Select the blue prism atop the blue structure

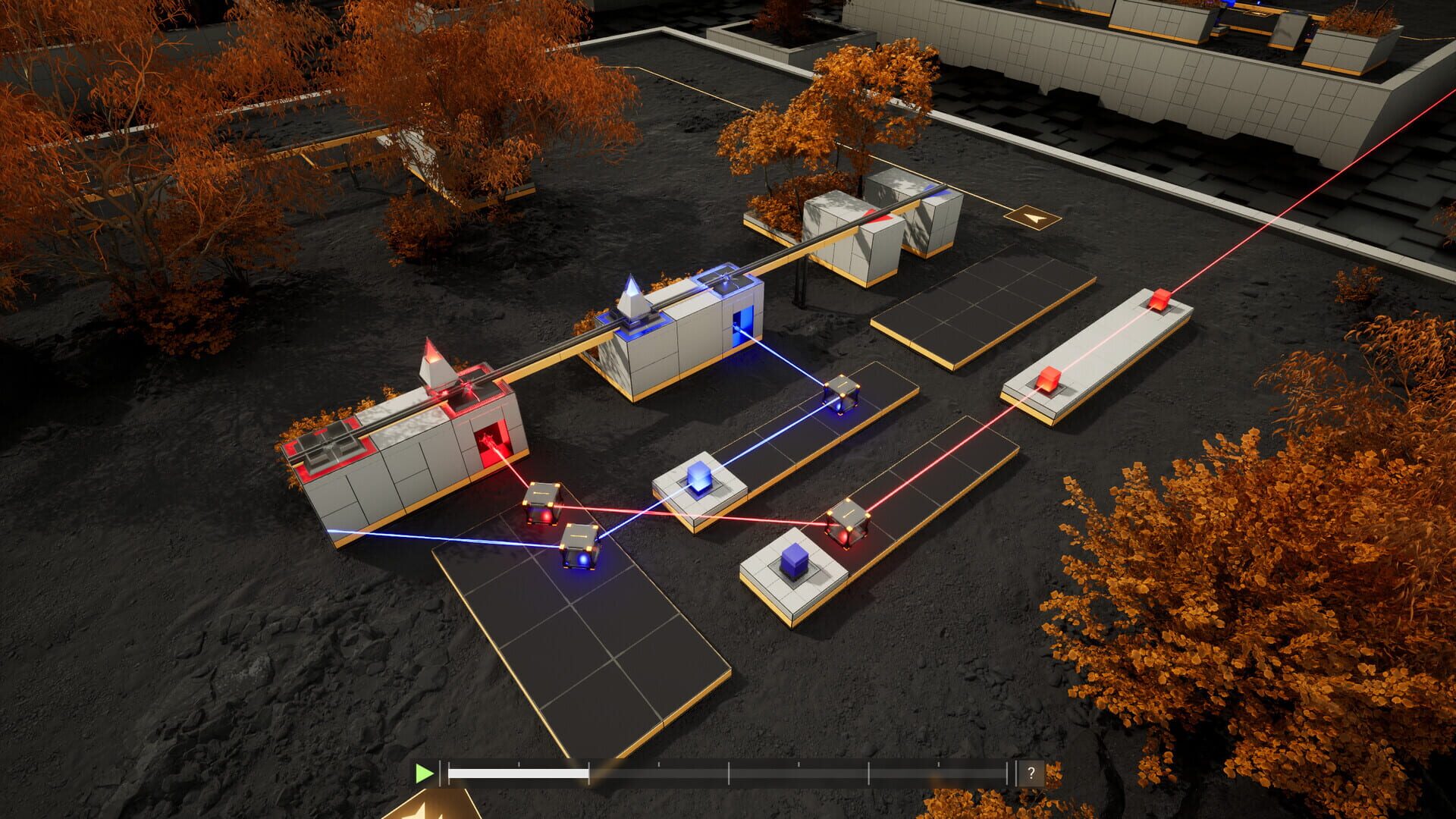click(x=632, y=296)
